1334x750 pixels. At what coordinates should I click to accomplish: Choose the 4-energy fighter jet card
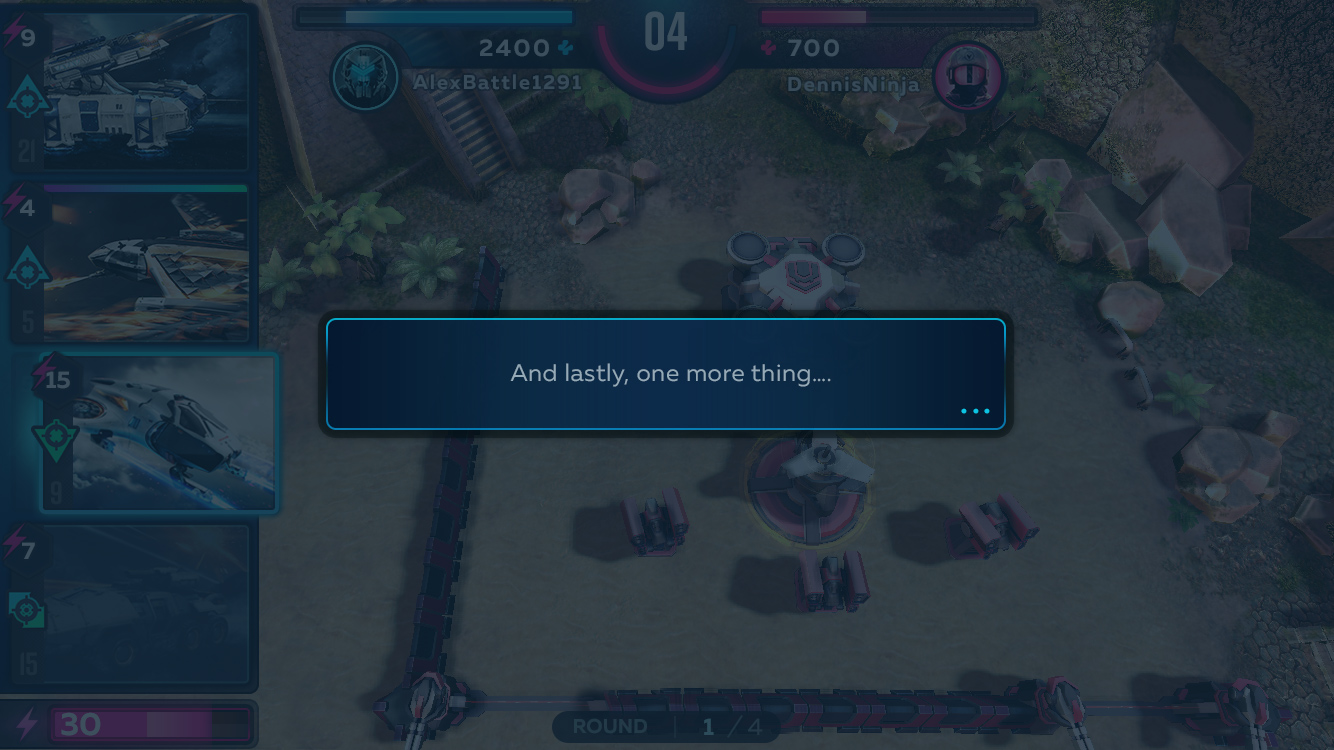(130, 262)
